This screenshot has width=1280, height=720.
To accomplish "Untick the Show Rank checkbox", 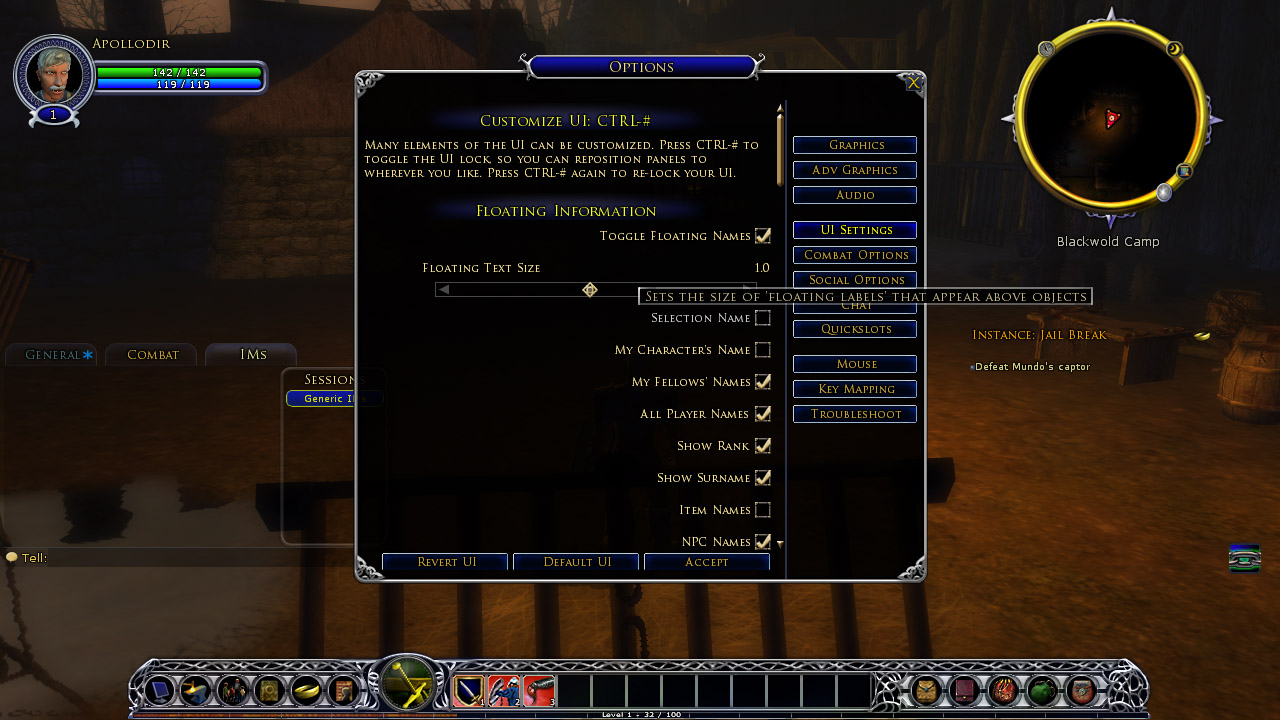I will (x=763, y=446).
